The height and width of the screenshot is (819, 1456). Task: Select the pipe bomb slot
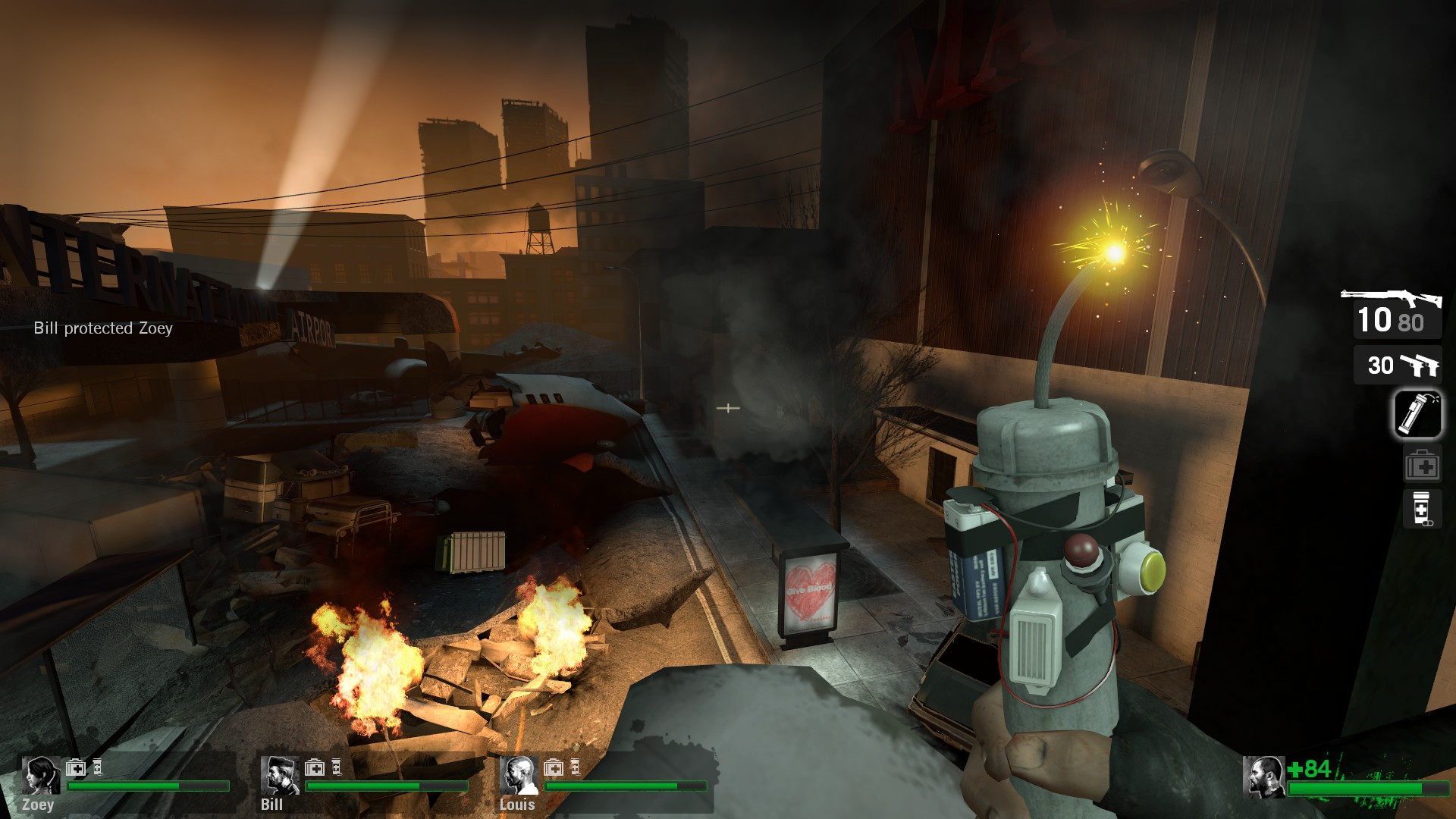coord(1417,414)
